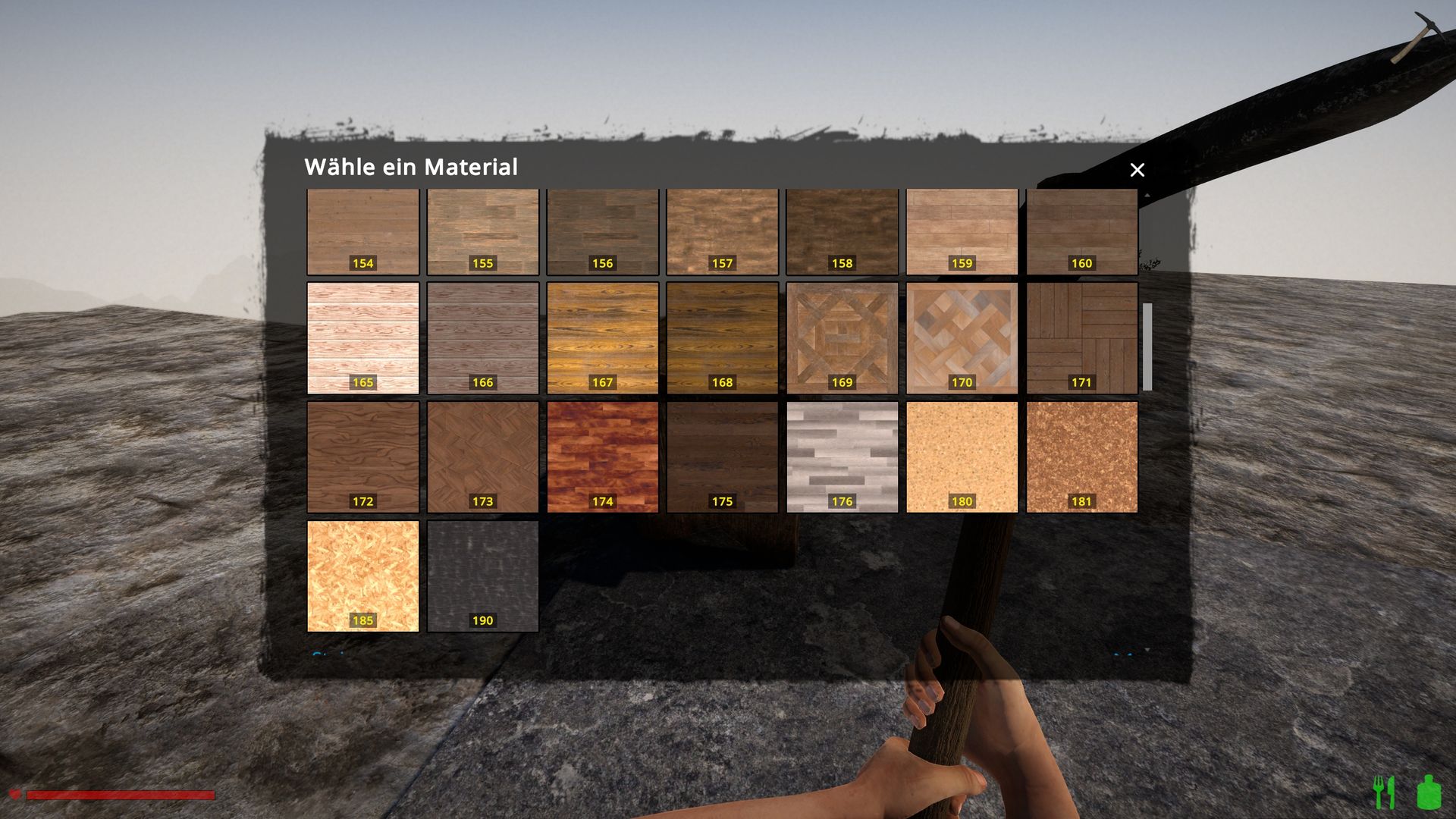The image size is (1456, 819).
Task: Choose plank material 155
Action: coord(482,231)
